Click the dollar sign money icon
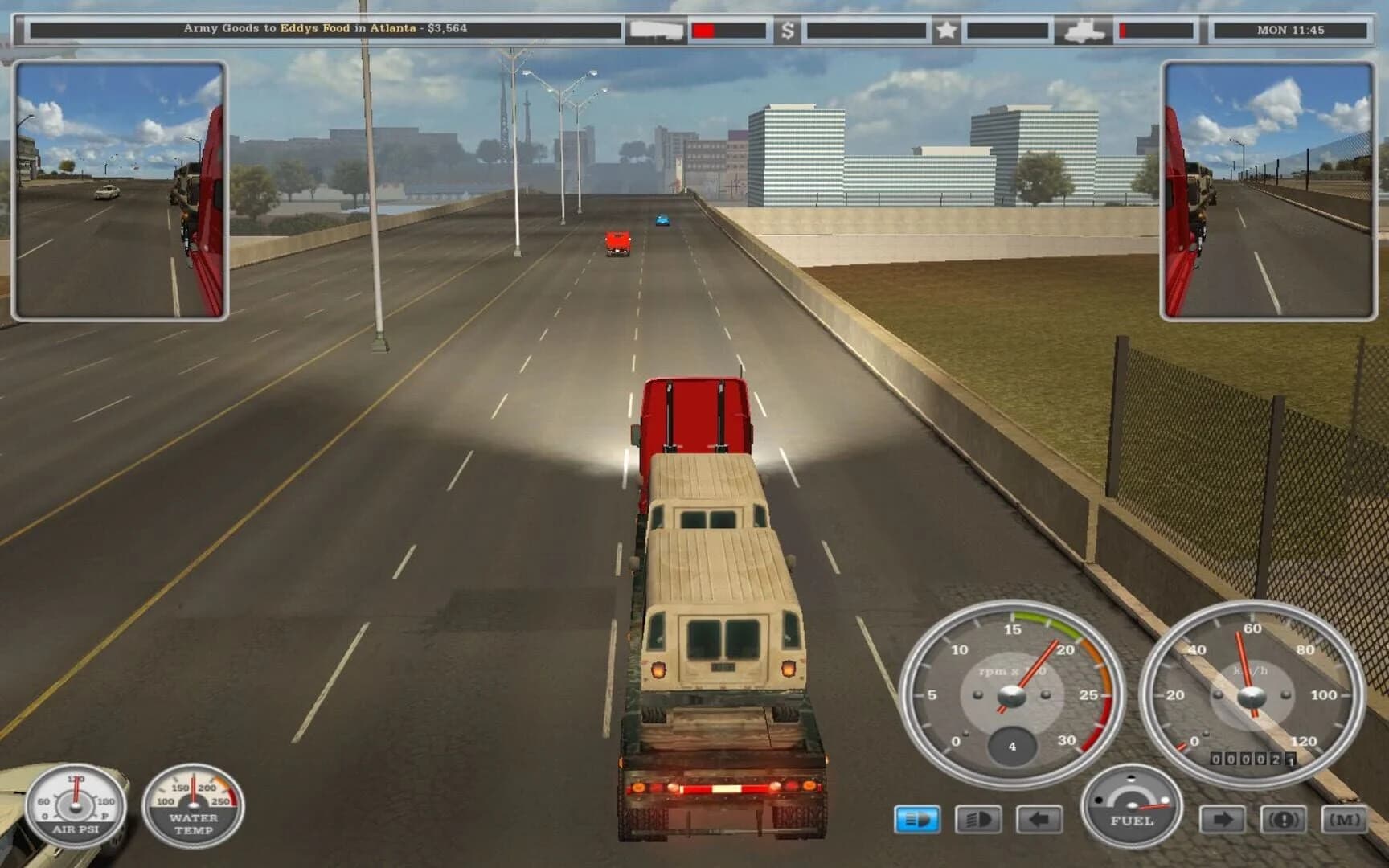 (789, 30)
